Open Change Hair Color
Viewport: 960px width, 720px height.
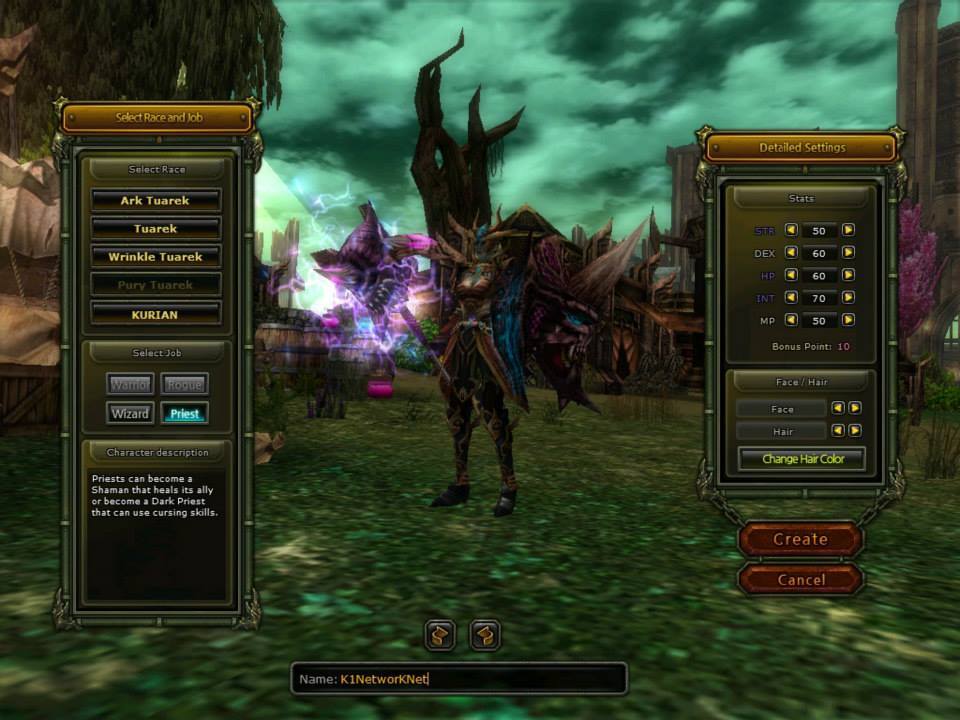coord(802,459)
